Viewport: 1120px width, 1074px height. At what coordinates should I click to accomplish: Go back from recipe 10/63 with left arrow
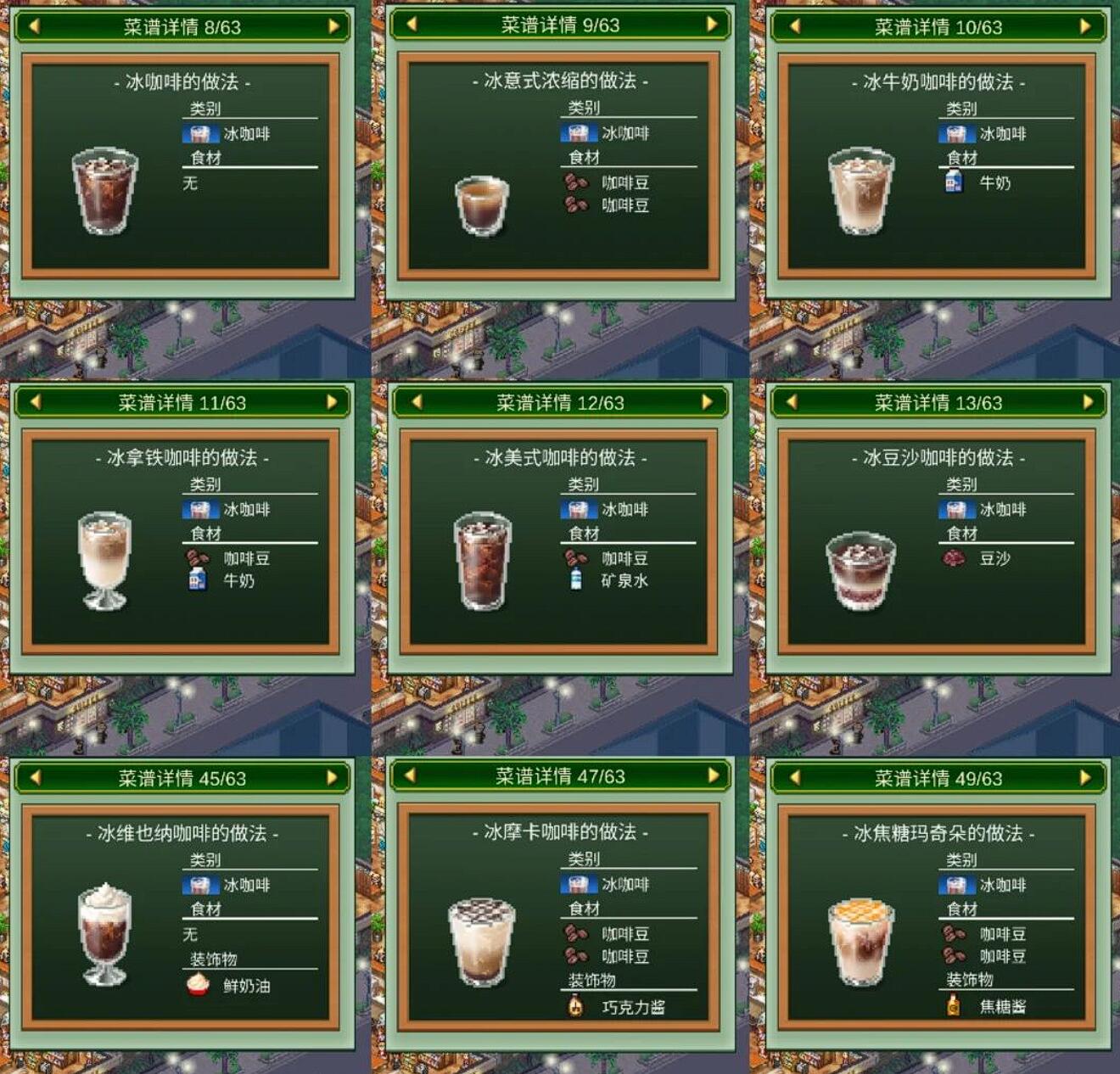tap(795, 26)
